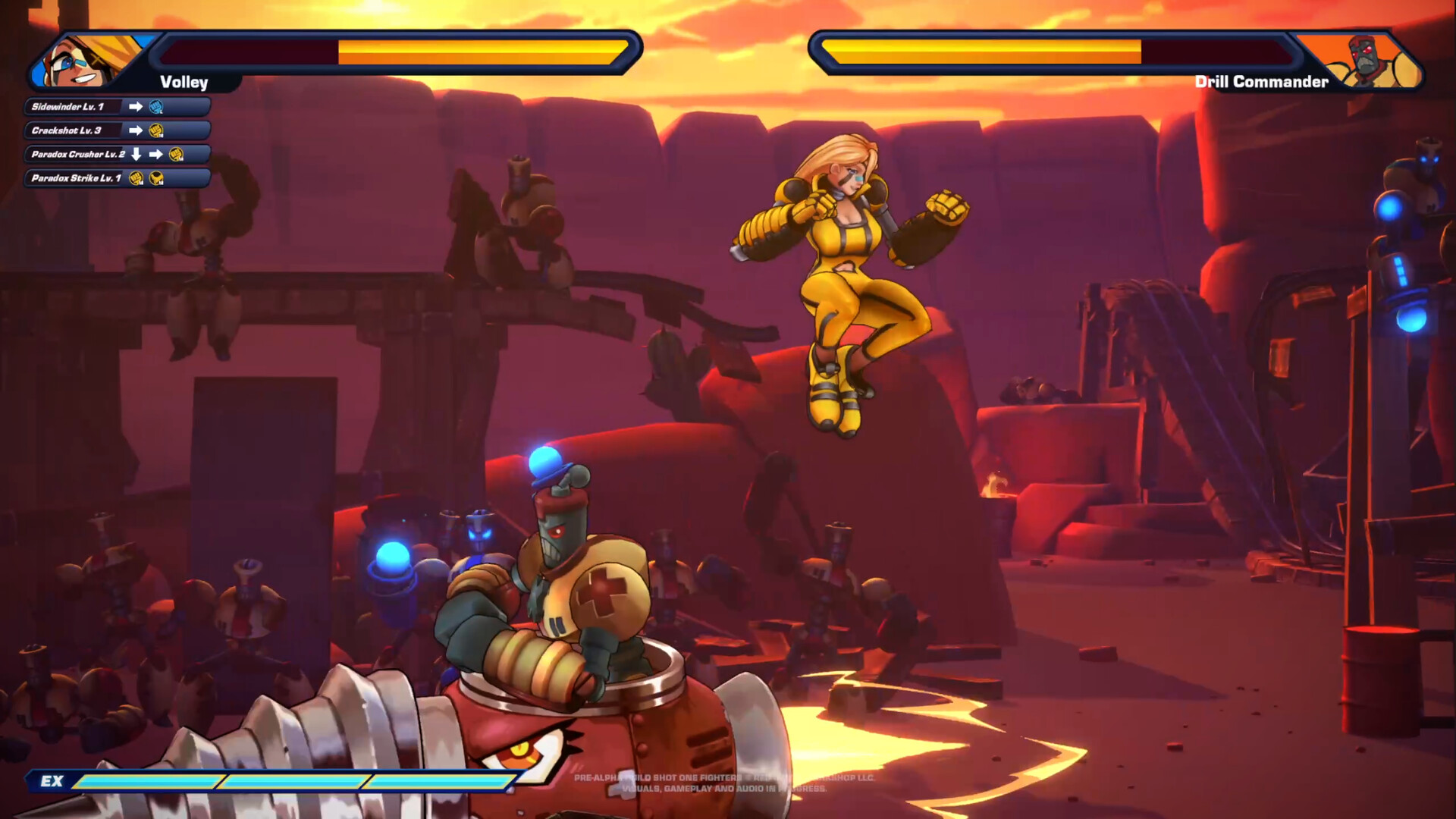Image resolution: width=1456 pixels, height=819 pixels.
Task: Select the medium kick icon on Paradox Strike
Action: 156,178
